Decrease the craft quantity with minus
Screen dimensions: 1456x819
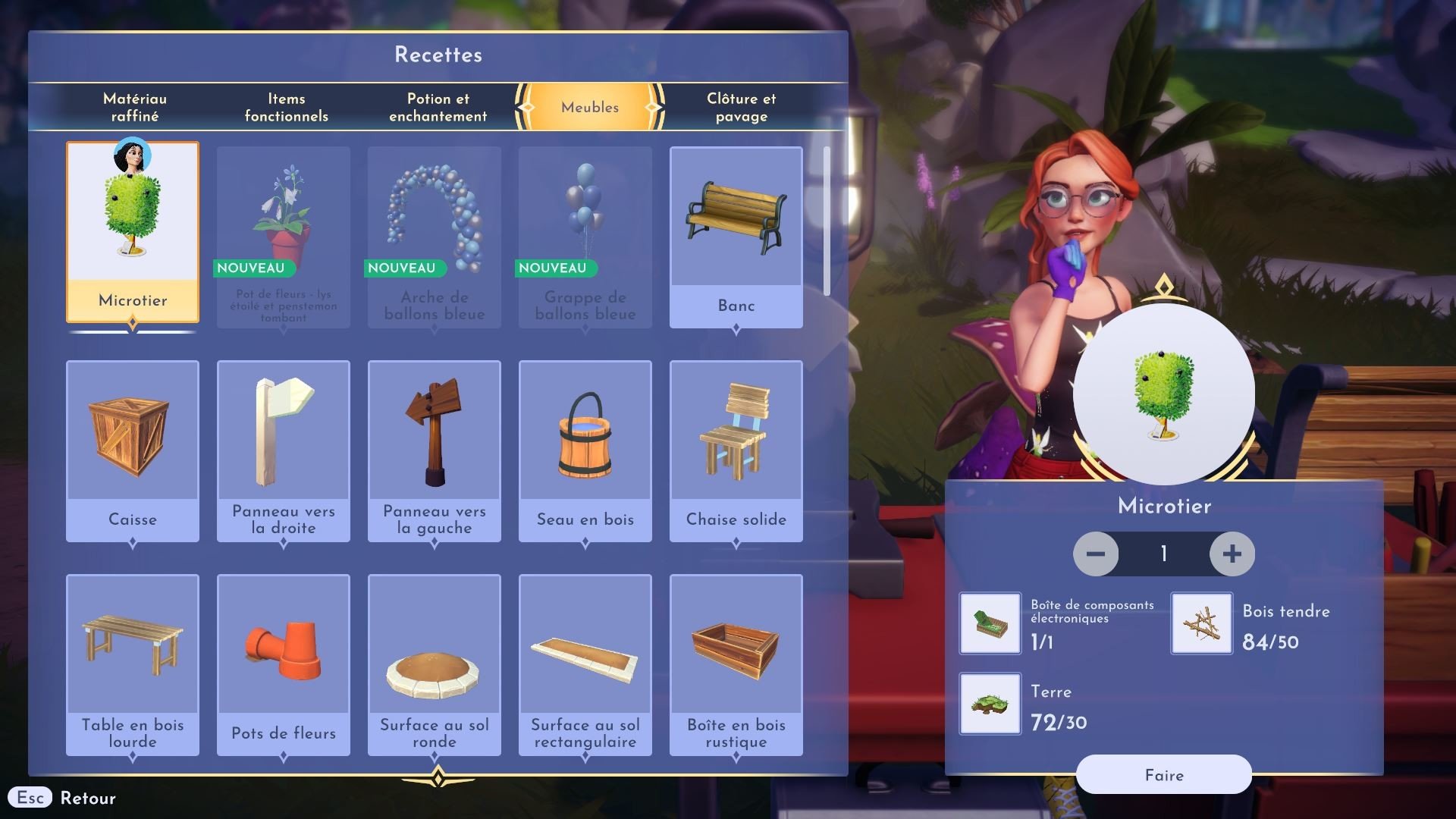pyautogui.click(x=1096, y=554)
